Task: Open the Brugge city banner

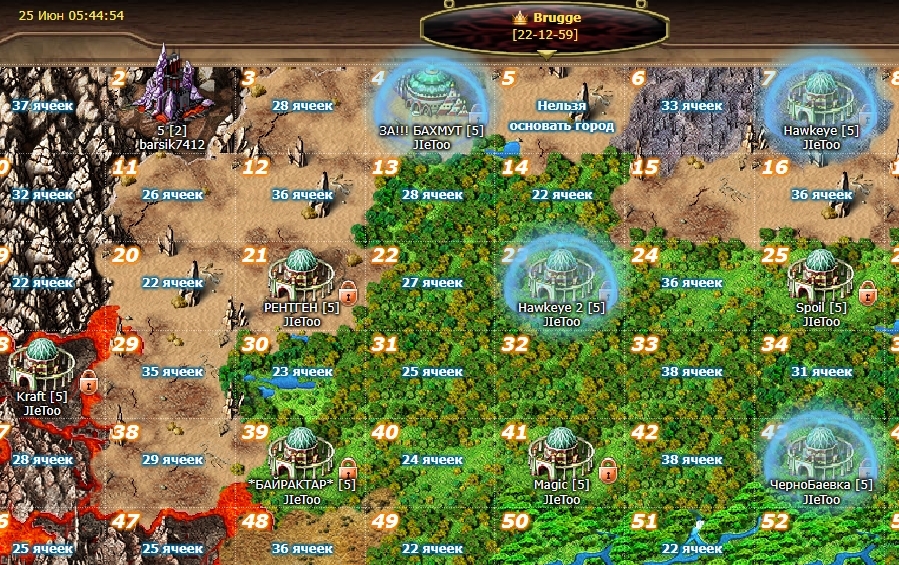Action: tap(546, 26)
